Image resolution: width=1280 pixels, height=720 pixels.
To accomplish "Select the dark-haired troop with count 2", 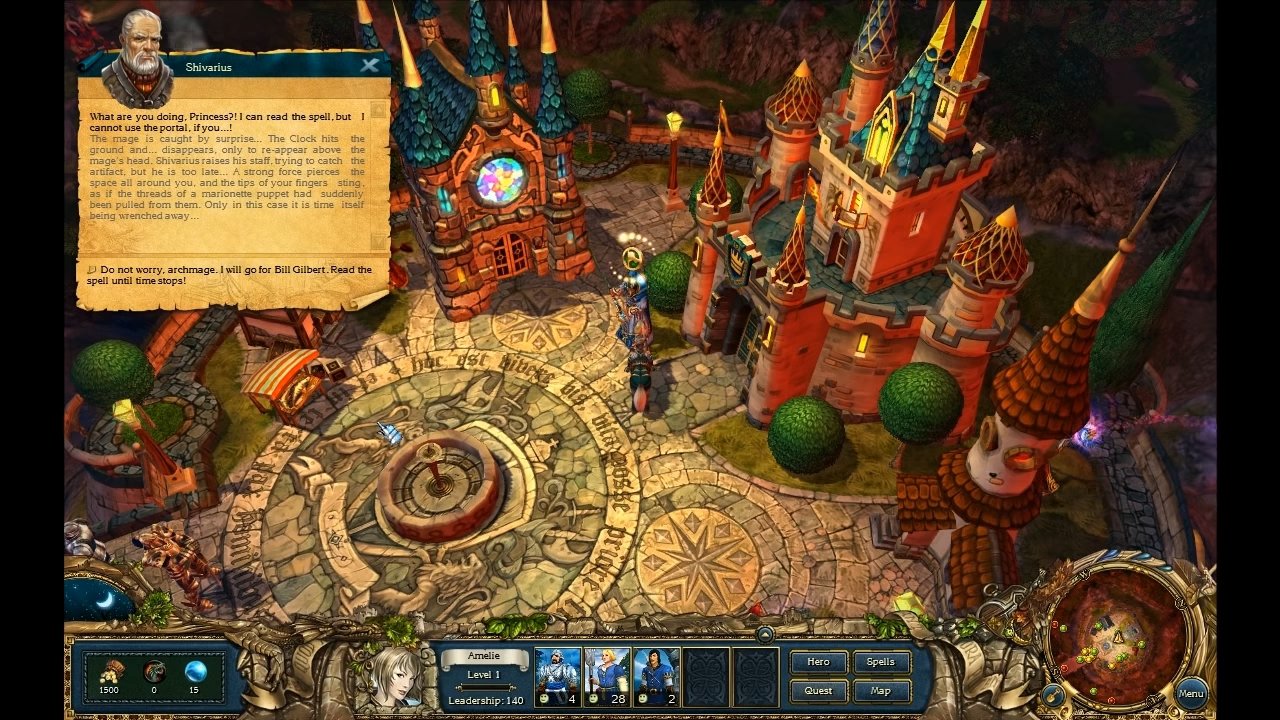I will pyautogui.click(x=656, y=676).
